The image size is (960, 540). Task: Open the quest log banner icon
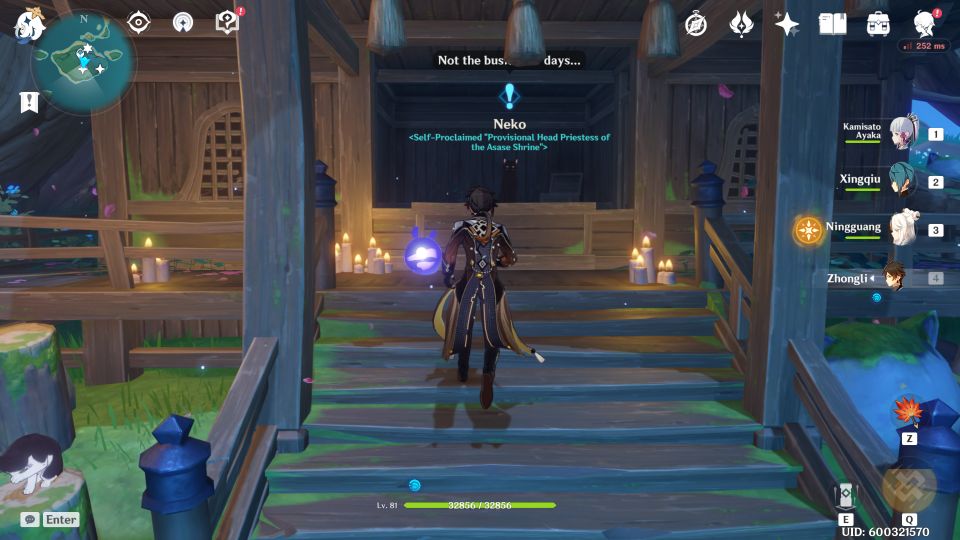(28, 101)
